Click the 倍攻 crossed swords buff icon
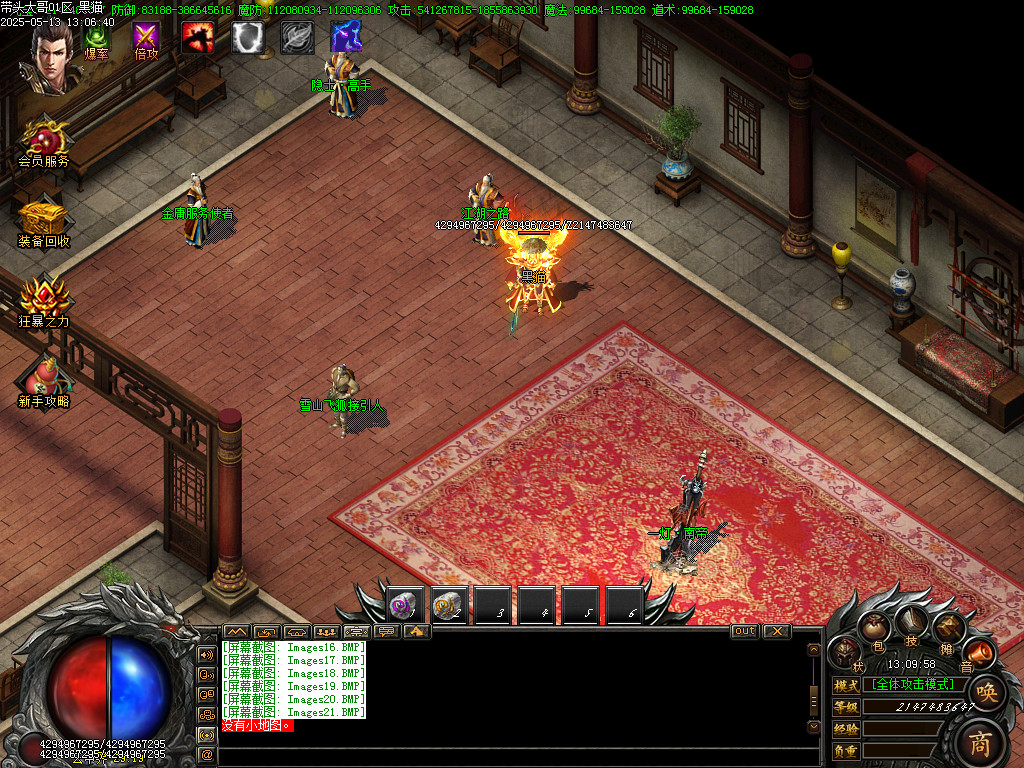This screenshot has height=768, width=1024. click(147, 40)
